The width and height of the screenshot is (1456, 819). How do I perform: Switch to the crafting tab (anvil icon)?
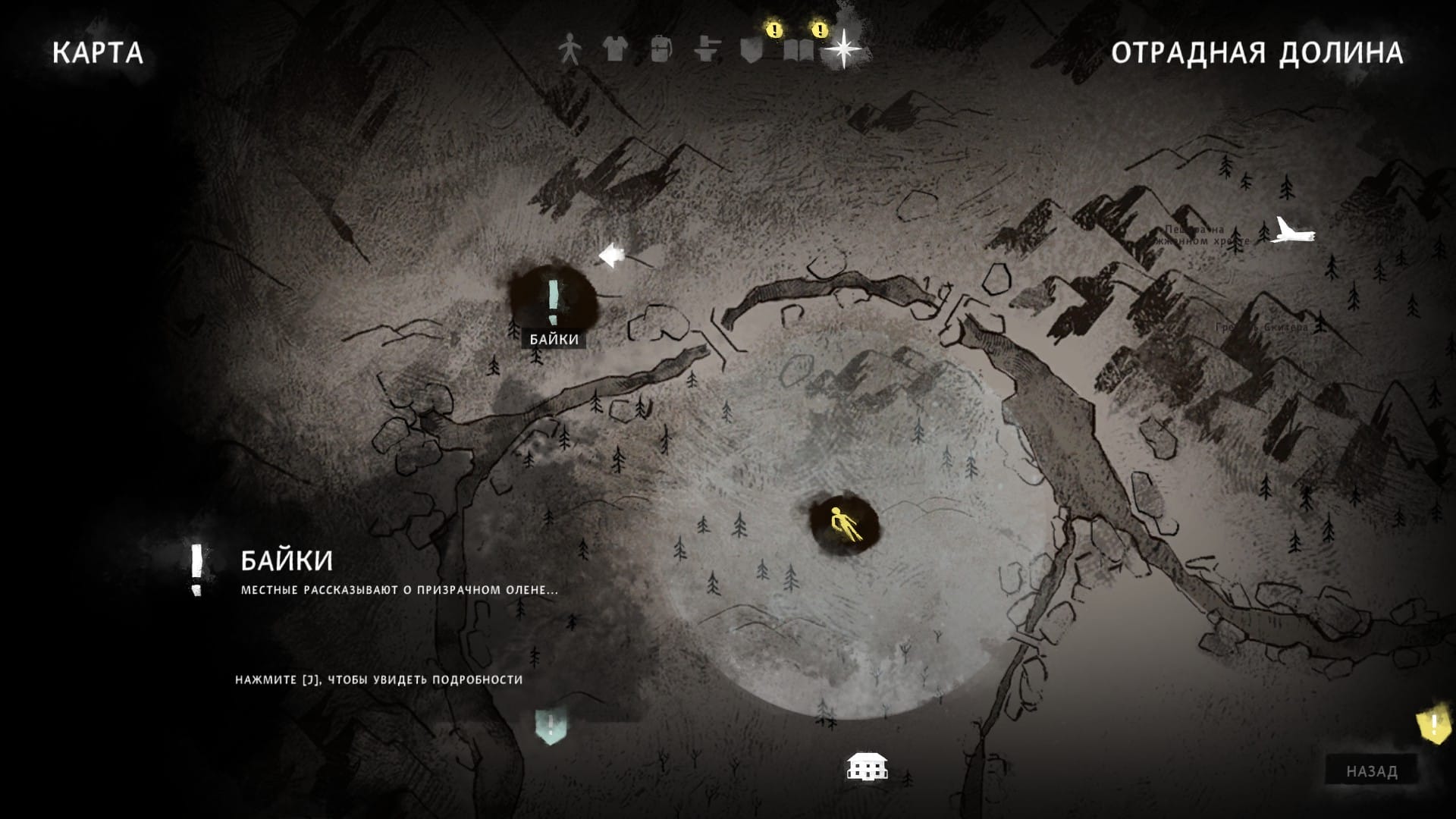[x=706, y=50]
